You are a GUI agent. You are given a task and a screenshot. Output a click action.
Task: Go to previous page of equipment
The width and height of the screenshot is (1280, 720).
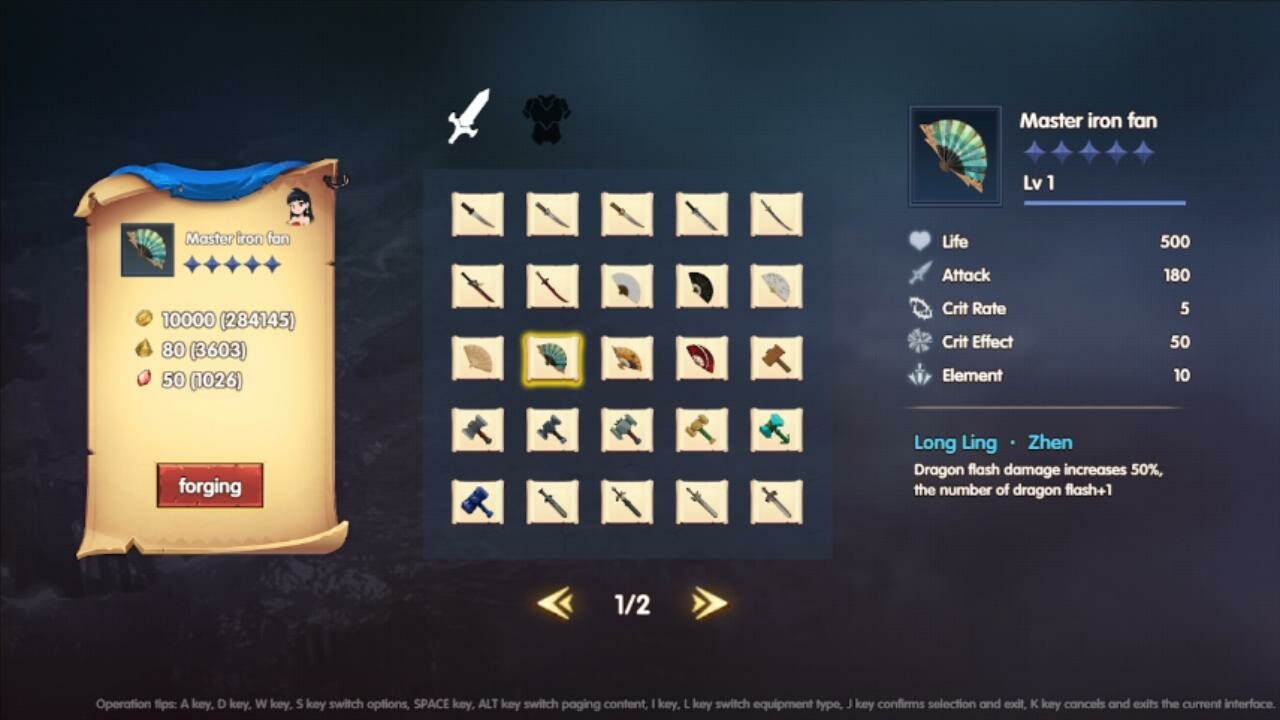pyautogui.click(x=556, y=604)
